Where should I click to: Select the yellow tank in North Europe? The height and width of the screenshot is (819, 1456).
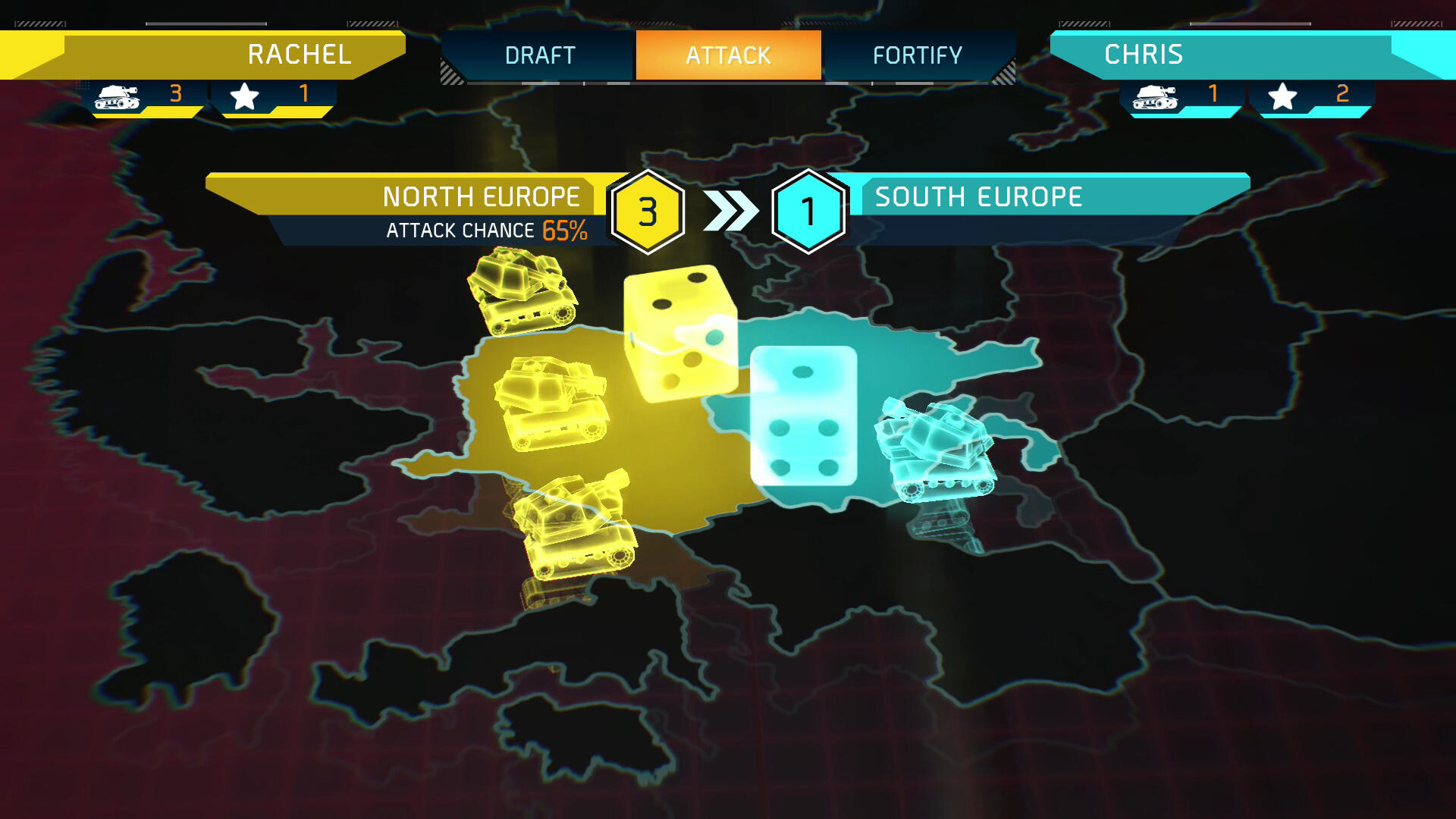coord(554,402)
